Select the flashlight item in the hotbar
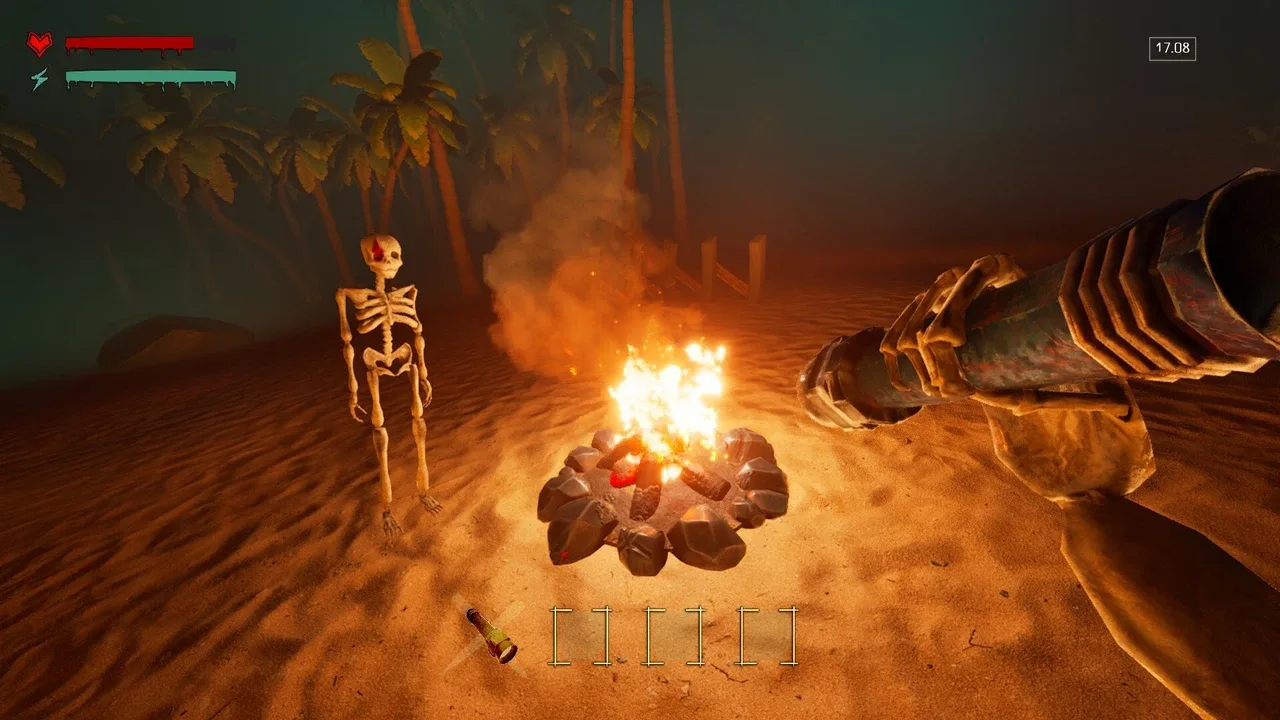This screenshot has height=720, width=1280. (x=491, y=636)
